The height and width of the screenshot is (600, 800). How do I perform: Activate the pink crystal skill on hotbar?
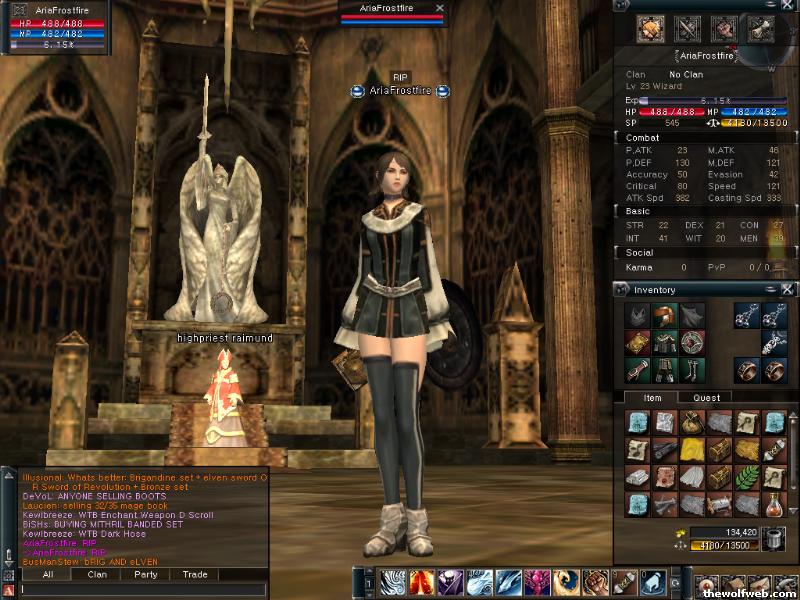point(536,581)
